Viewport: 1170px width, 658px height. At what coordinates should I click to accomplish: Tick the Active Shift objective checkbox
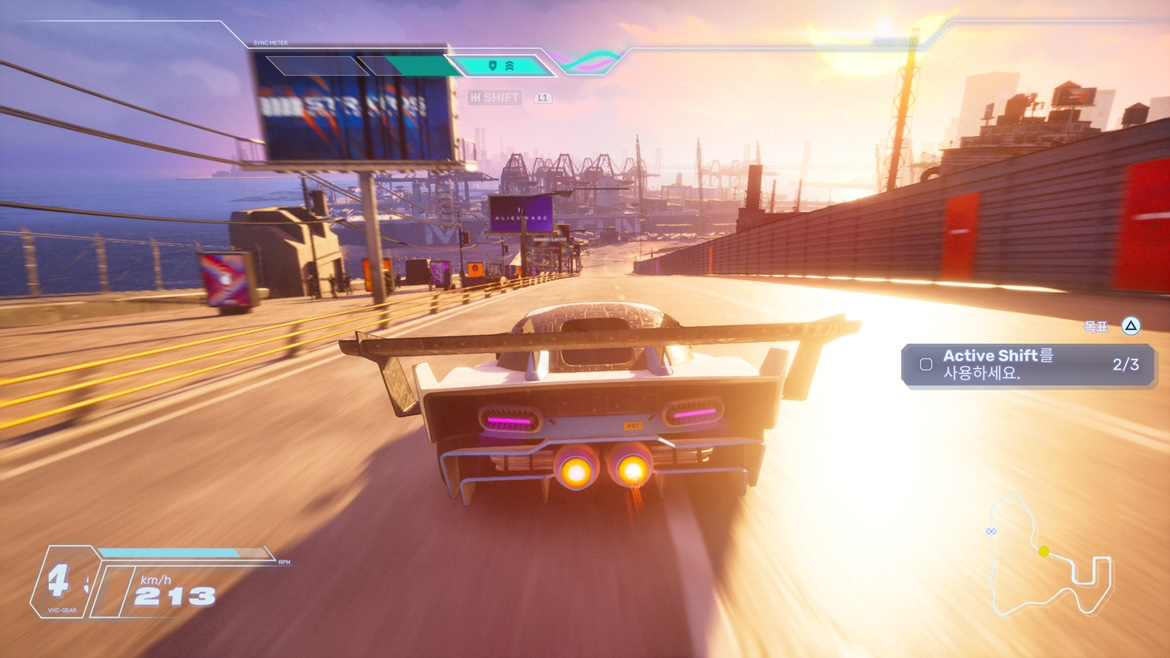coord(926,365)
